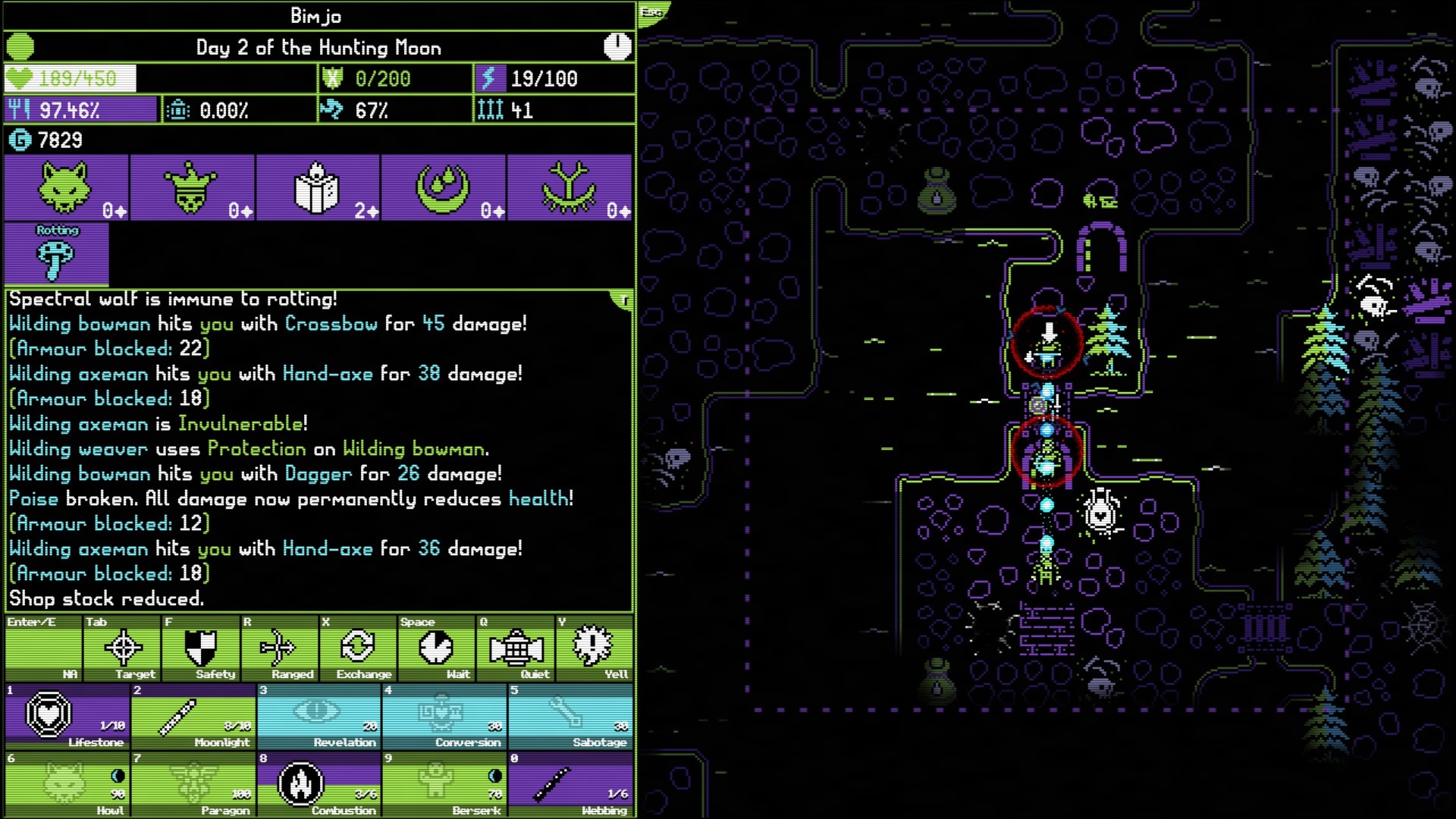The width and height of the screenshot is (1456, 819).
Task: Select the Combustion ability slot
Action: [319, 784]
